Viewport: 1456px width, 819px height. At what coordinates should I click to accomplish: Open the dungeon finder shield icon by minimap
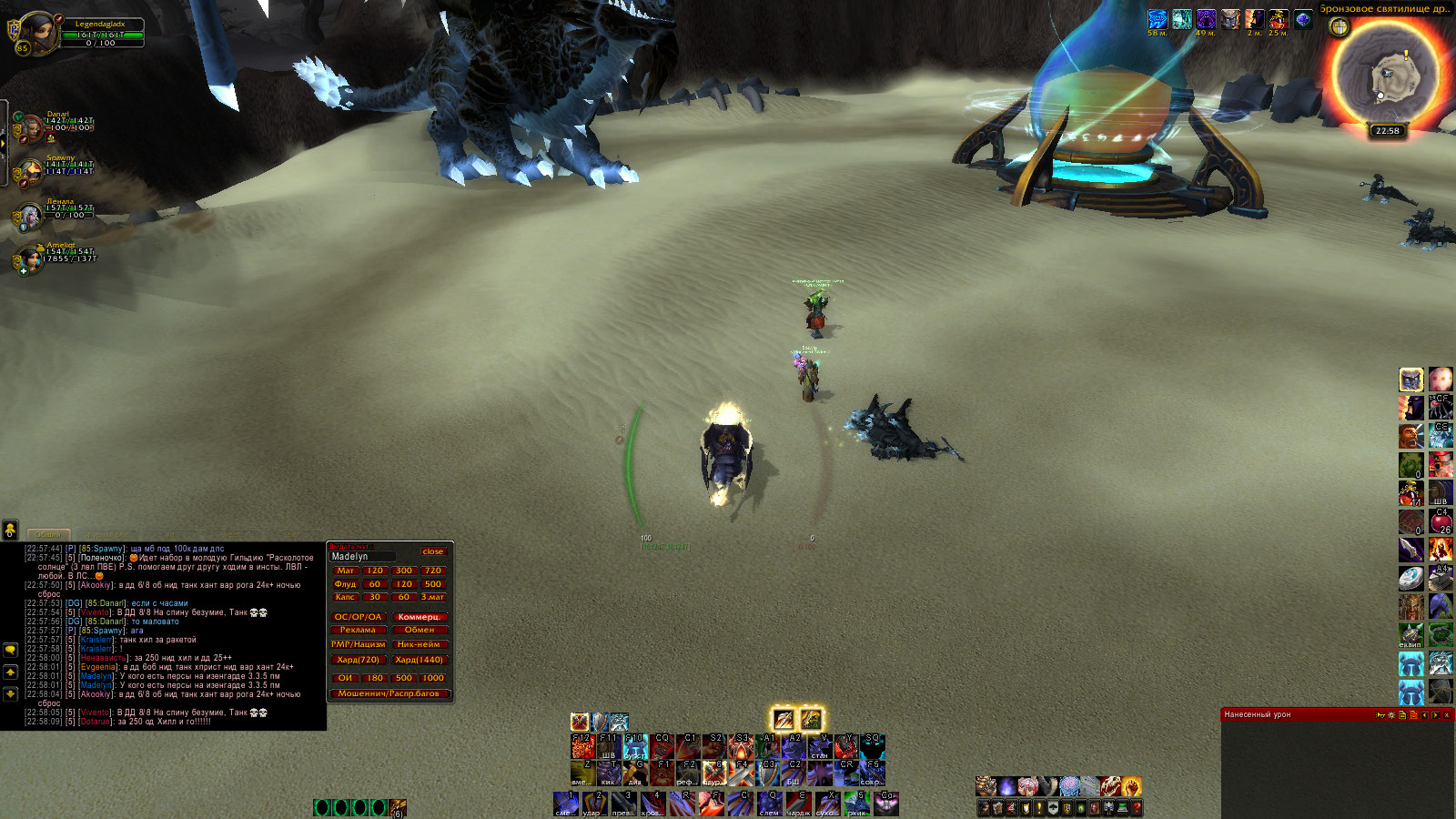pos(1340,27)
